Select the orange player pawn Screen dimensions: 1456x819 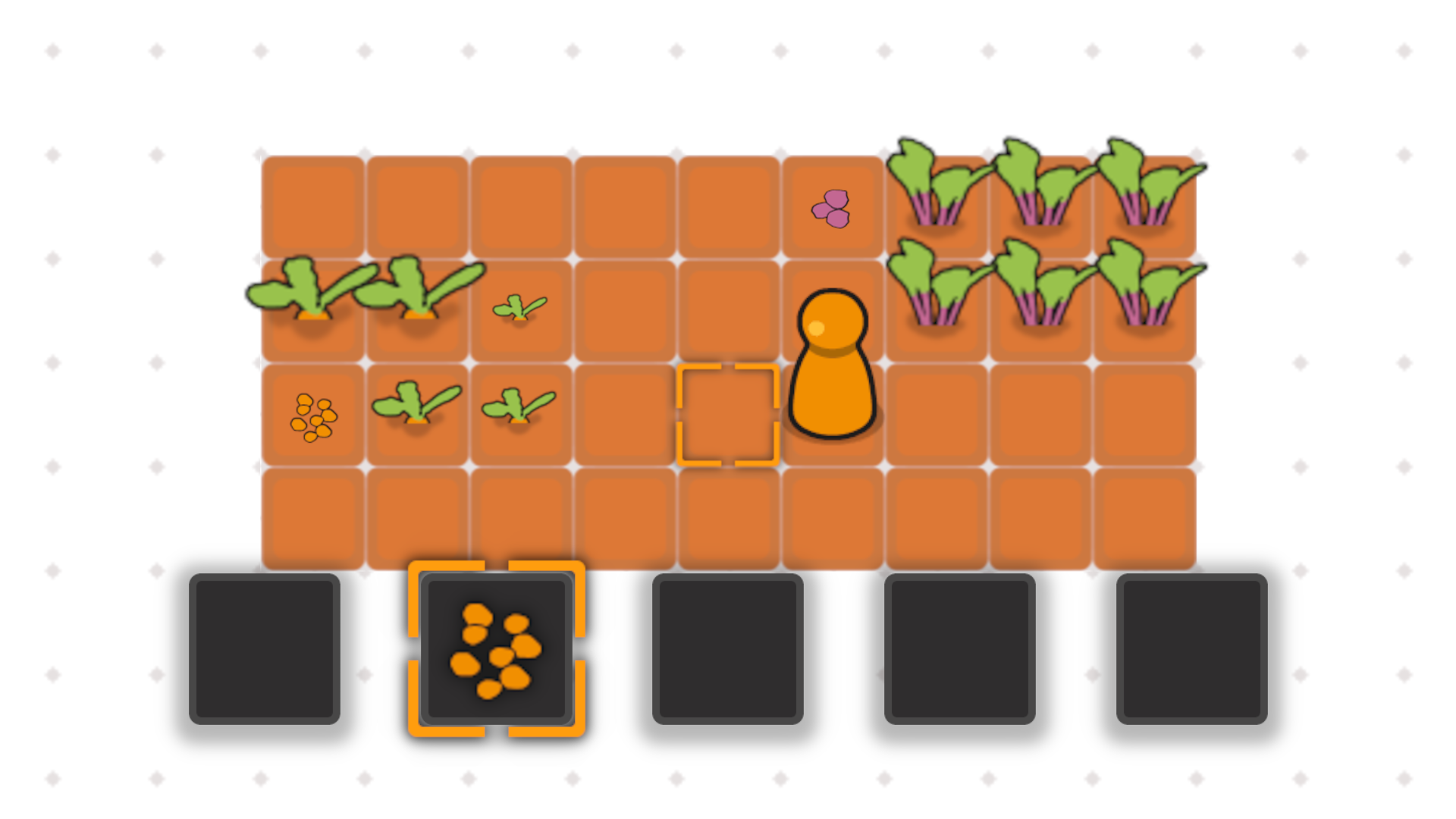pos(832,364)
